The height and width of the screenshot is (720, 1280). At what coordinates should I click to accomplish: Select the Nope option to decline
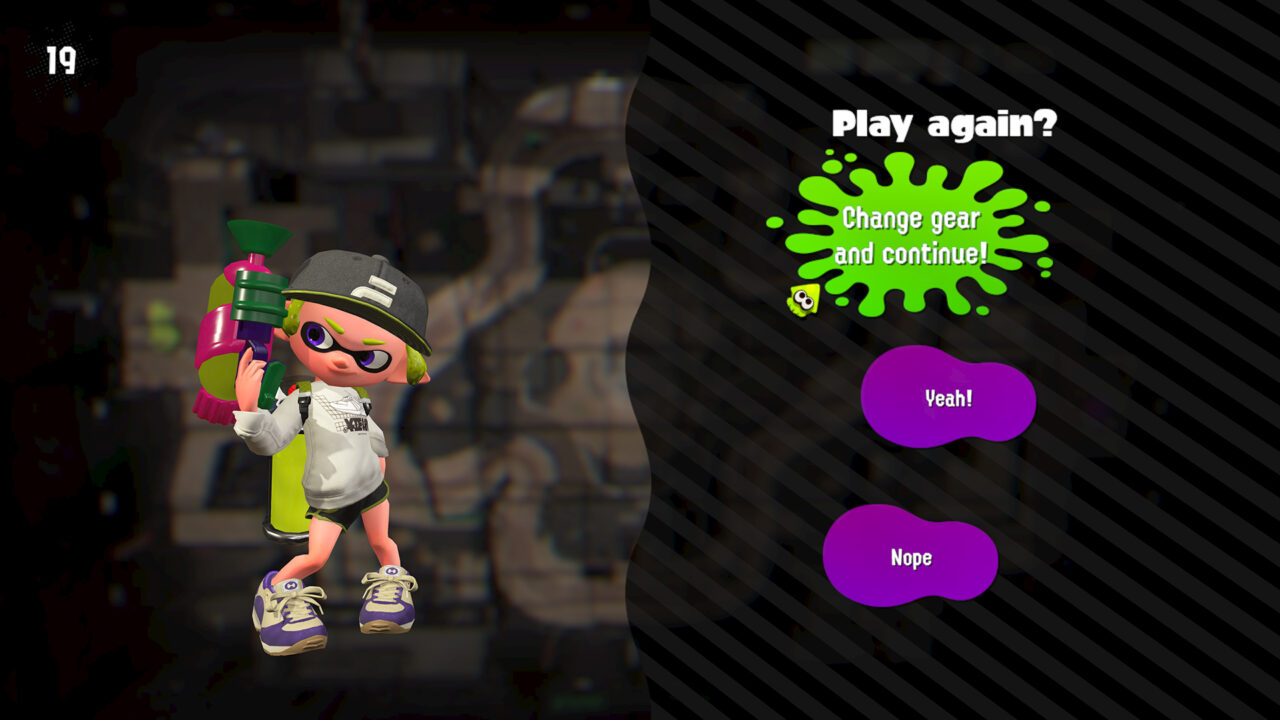coord(910,557)
